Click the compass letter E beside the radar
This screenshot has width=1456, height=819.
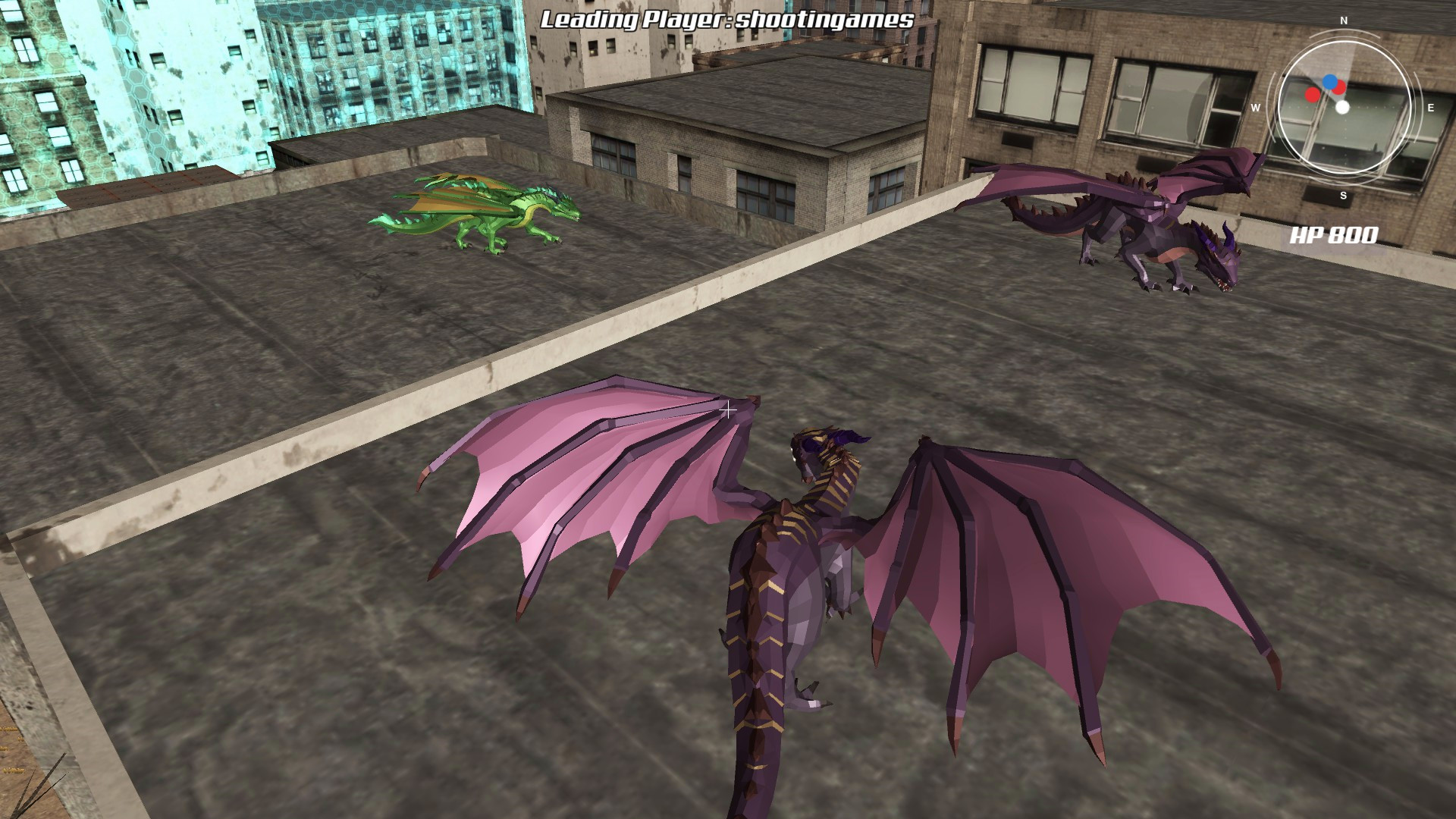coord(1431,107)
